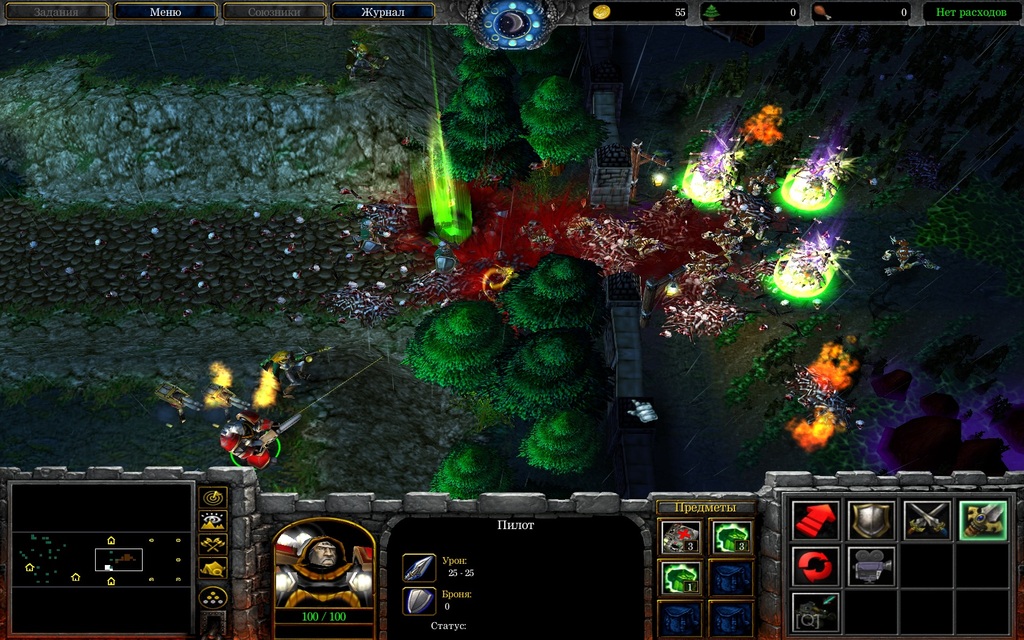1024x640 pixels.
Task: Select the video camera command
Action: click(871, 566)
